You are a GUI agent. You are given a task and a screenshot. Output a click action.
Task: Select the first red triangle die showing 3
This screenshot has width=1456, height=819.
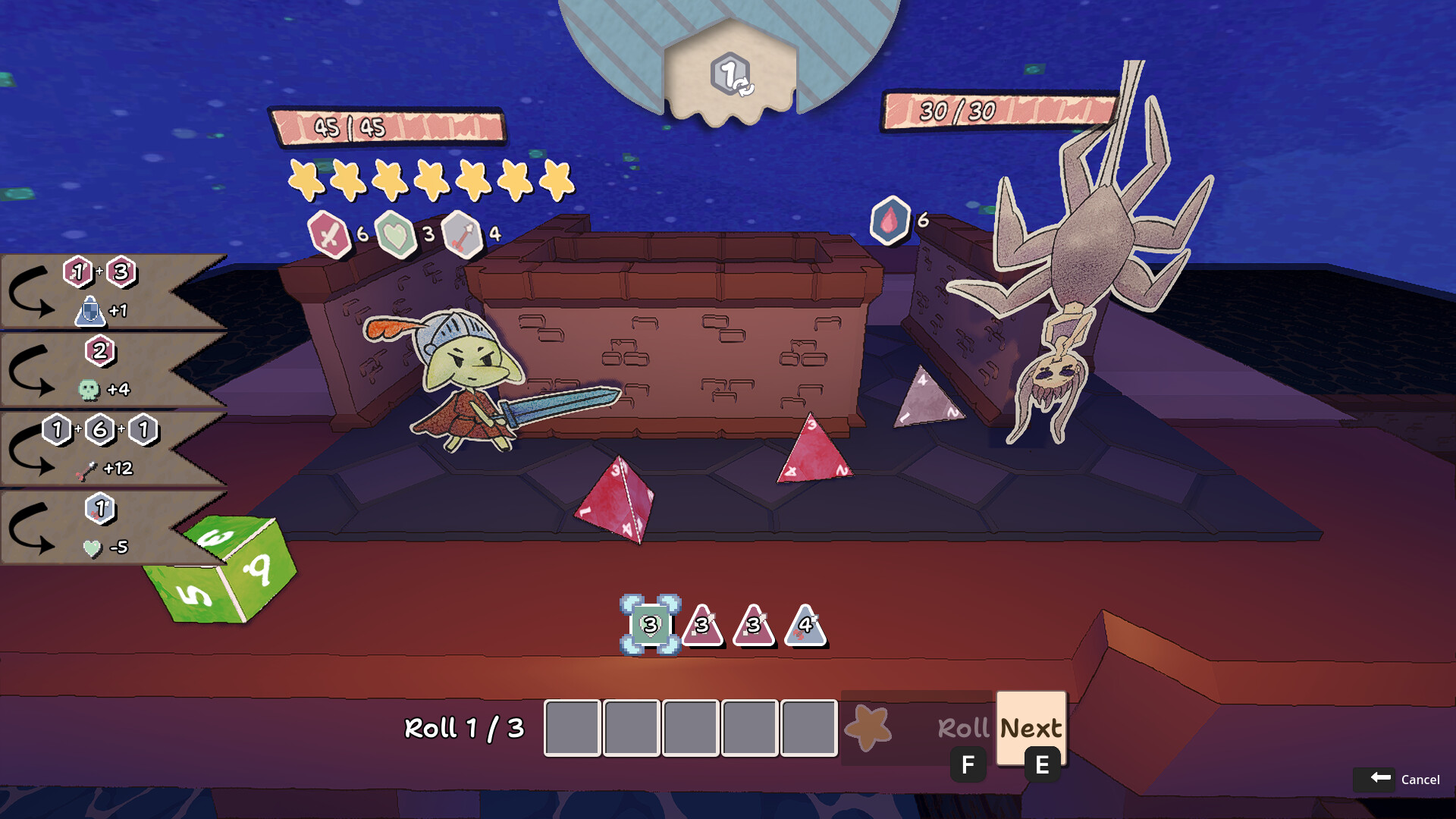coord(701,629)
